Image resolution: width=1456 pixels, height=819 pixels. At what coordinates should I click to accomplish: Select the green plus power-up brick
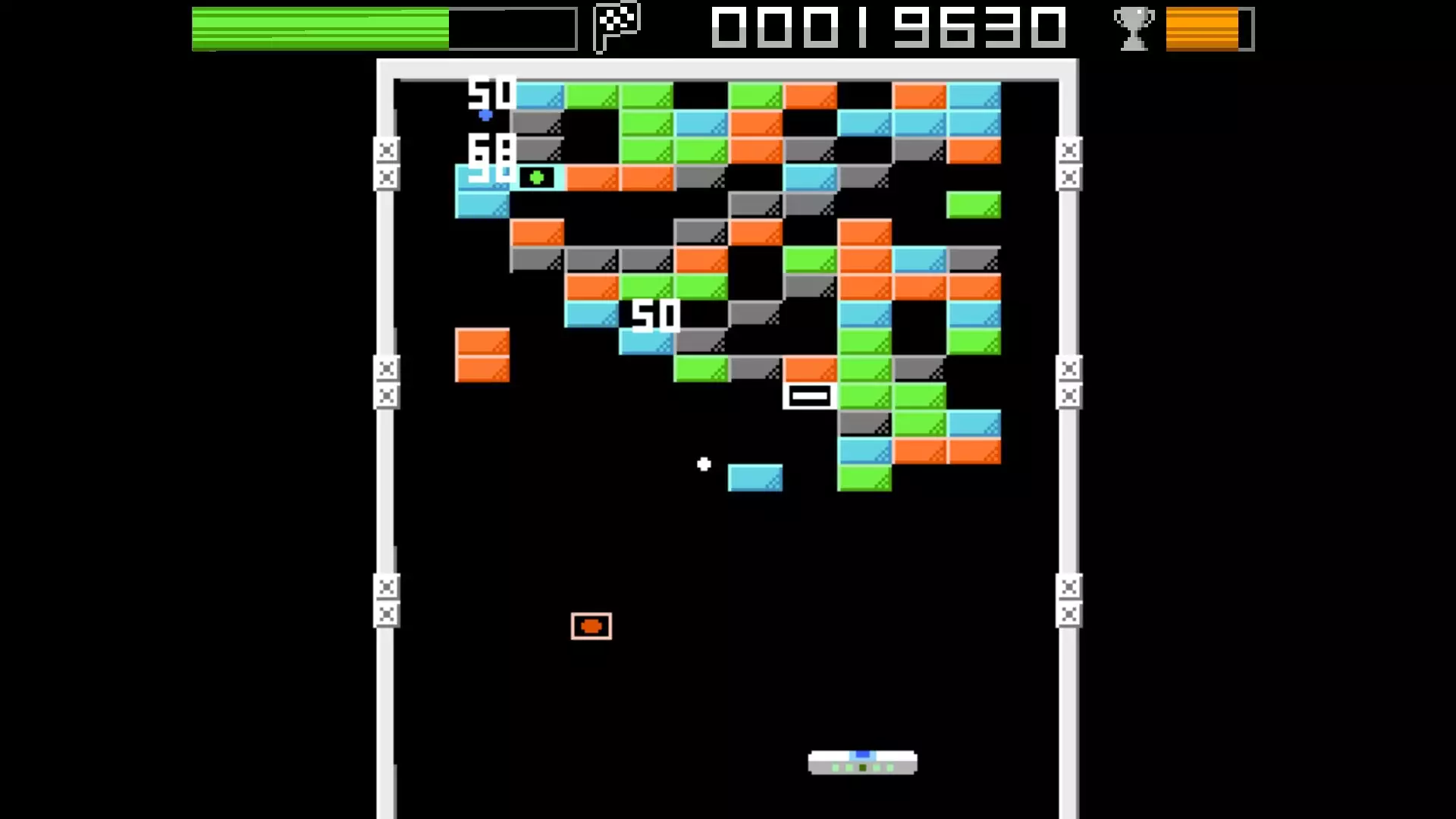pos(537,176)
